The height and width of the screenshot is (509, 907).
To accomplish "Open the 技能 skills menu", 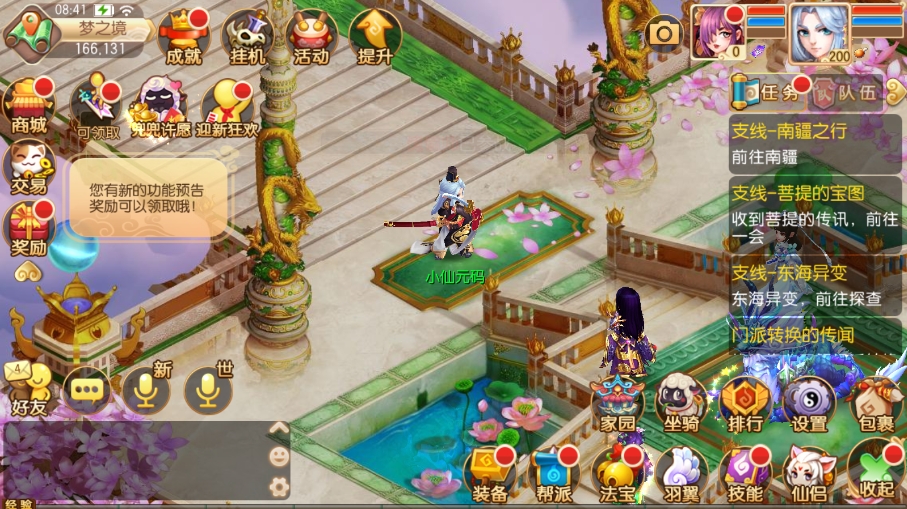I will (745, 474).
